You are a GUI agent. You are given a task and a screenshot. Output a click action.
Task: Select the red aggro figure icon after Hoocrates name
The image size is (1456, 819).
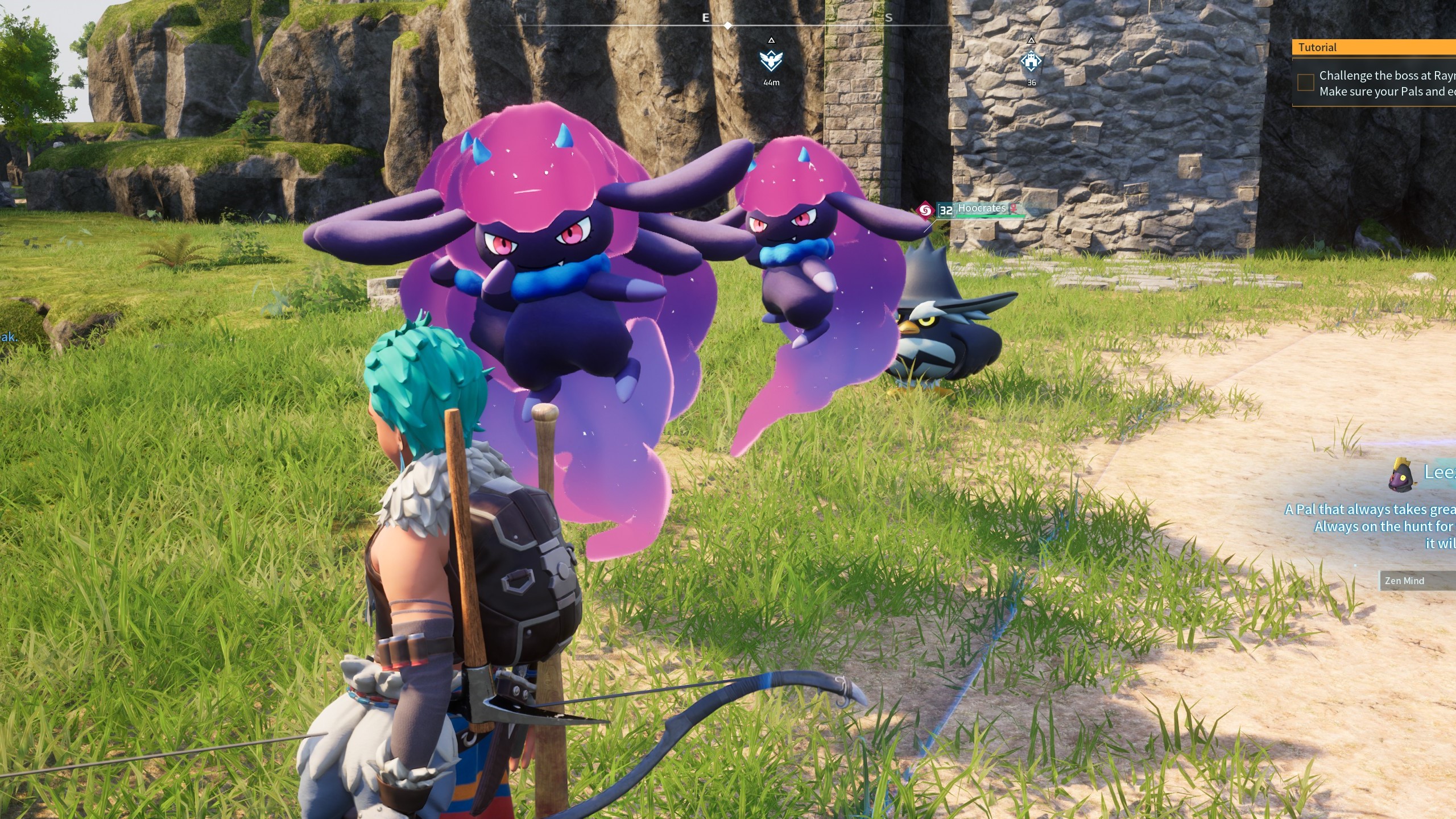[1014, 209]
